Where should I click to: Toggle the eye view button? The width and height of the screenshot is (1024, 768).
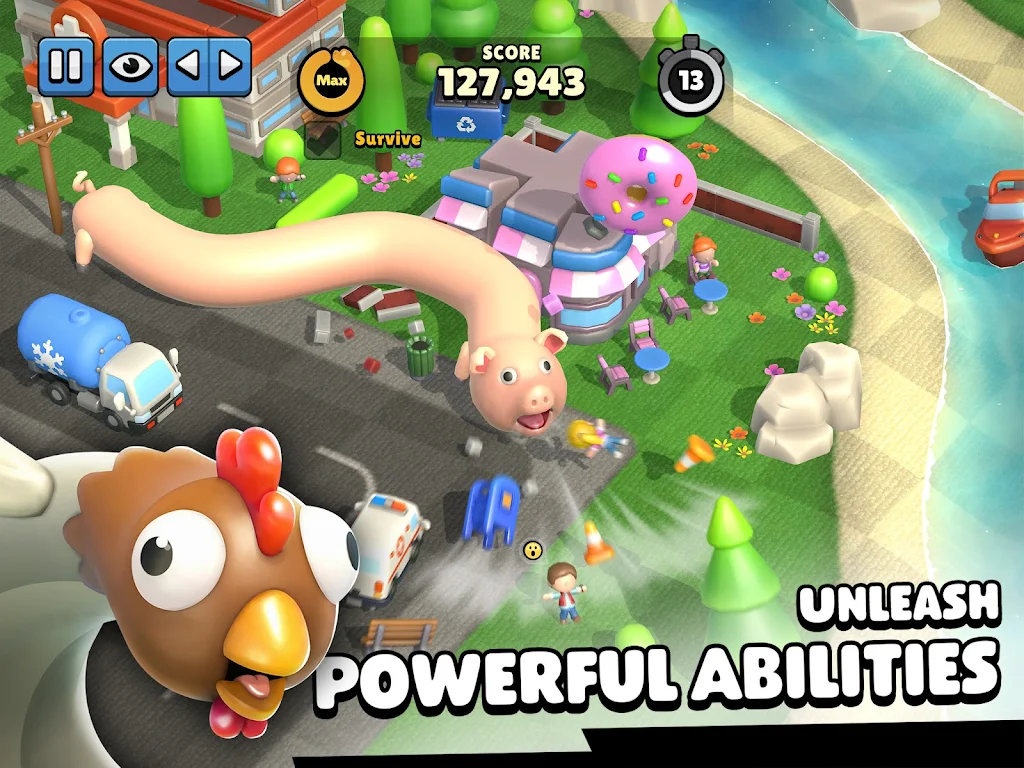pos(129,67)
